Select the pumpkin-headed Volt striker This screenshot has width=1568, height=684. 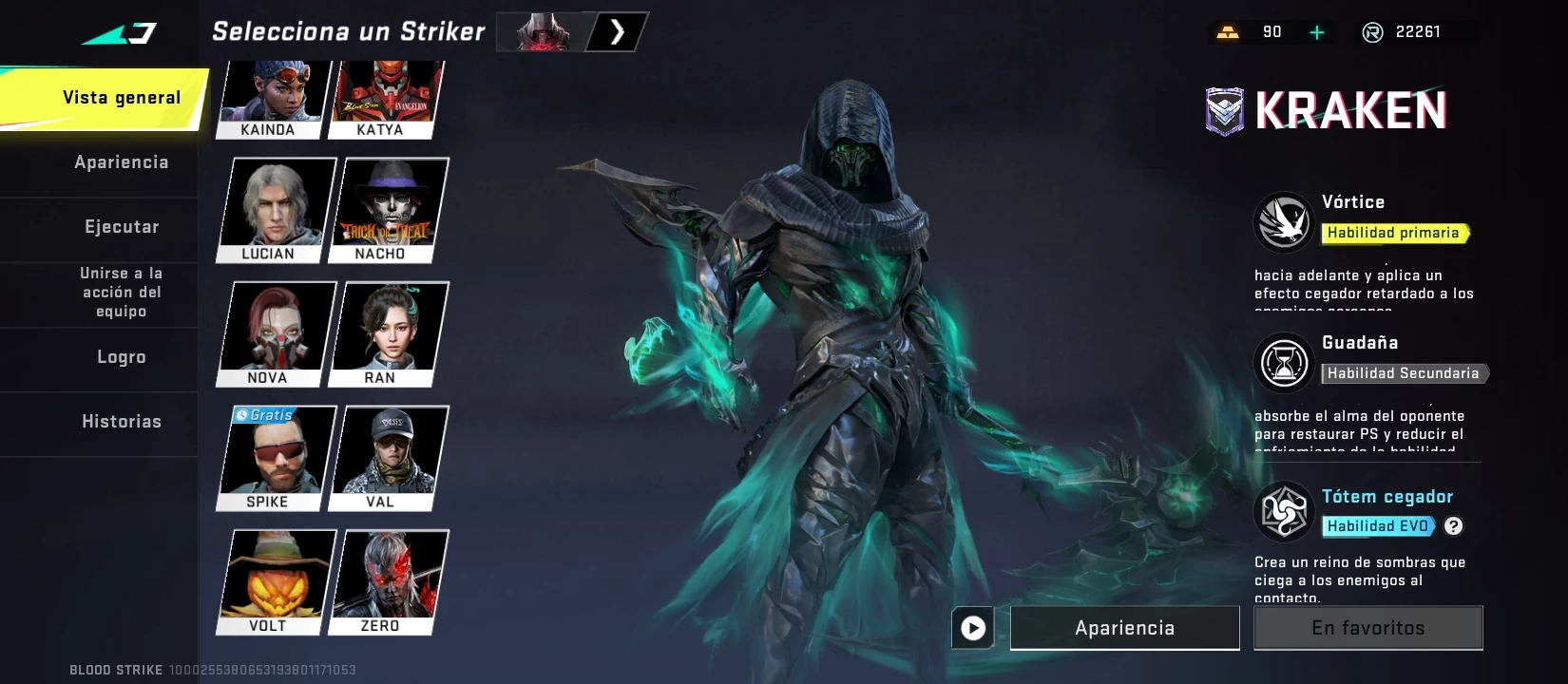point(277,581)
